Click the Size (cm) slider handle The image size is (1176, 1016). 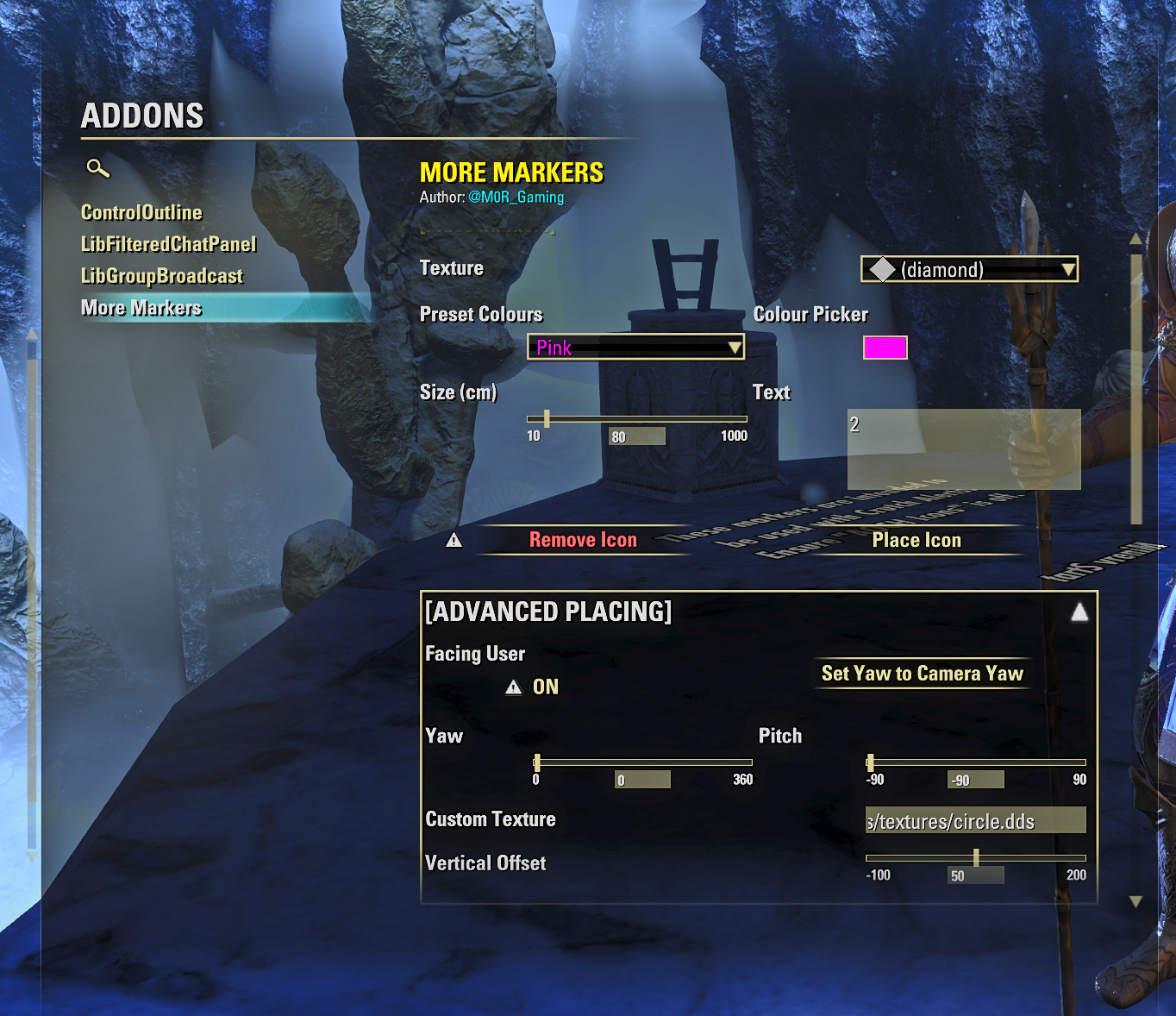click(547, 418)
